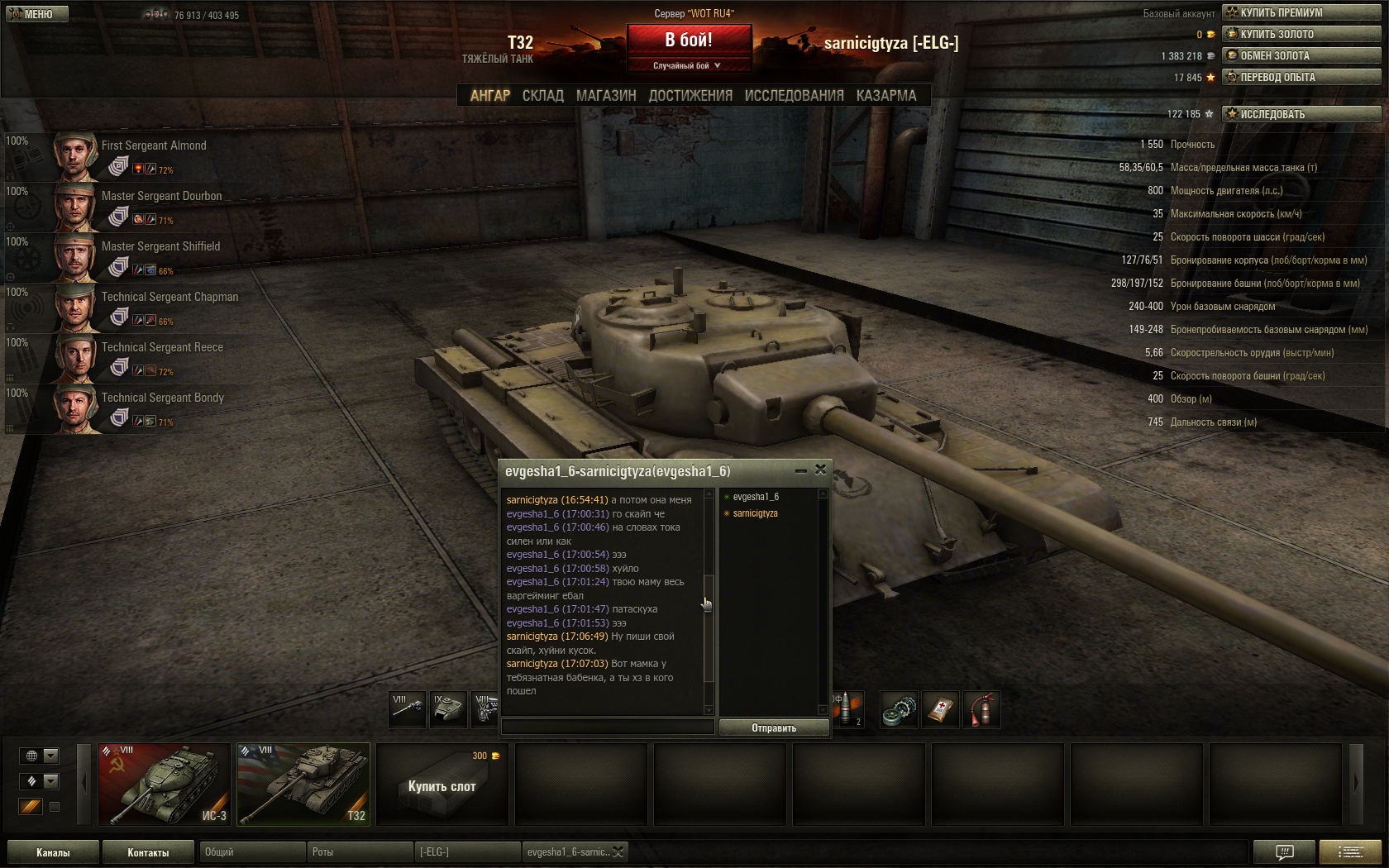Go to the ДОСТИЖЕНИЯ tab
This screenshot has height=868, width=1389.
click(690, 96)
